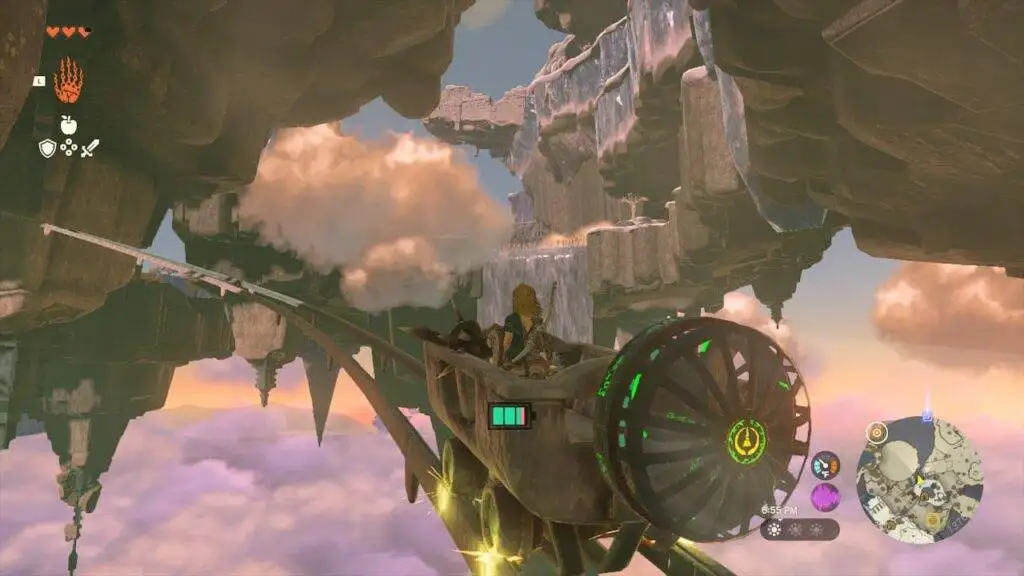Open the circular minimap

coord(919,480)
